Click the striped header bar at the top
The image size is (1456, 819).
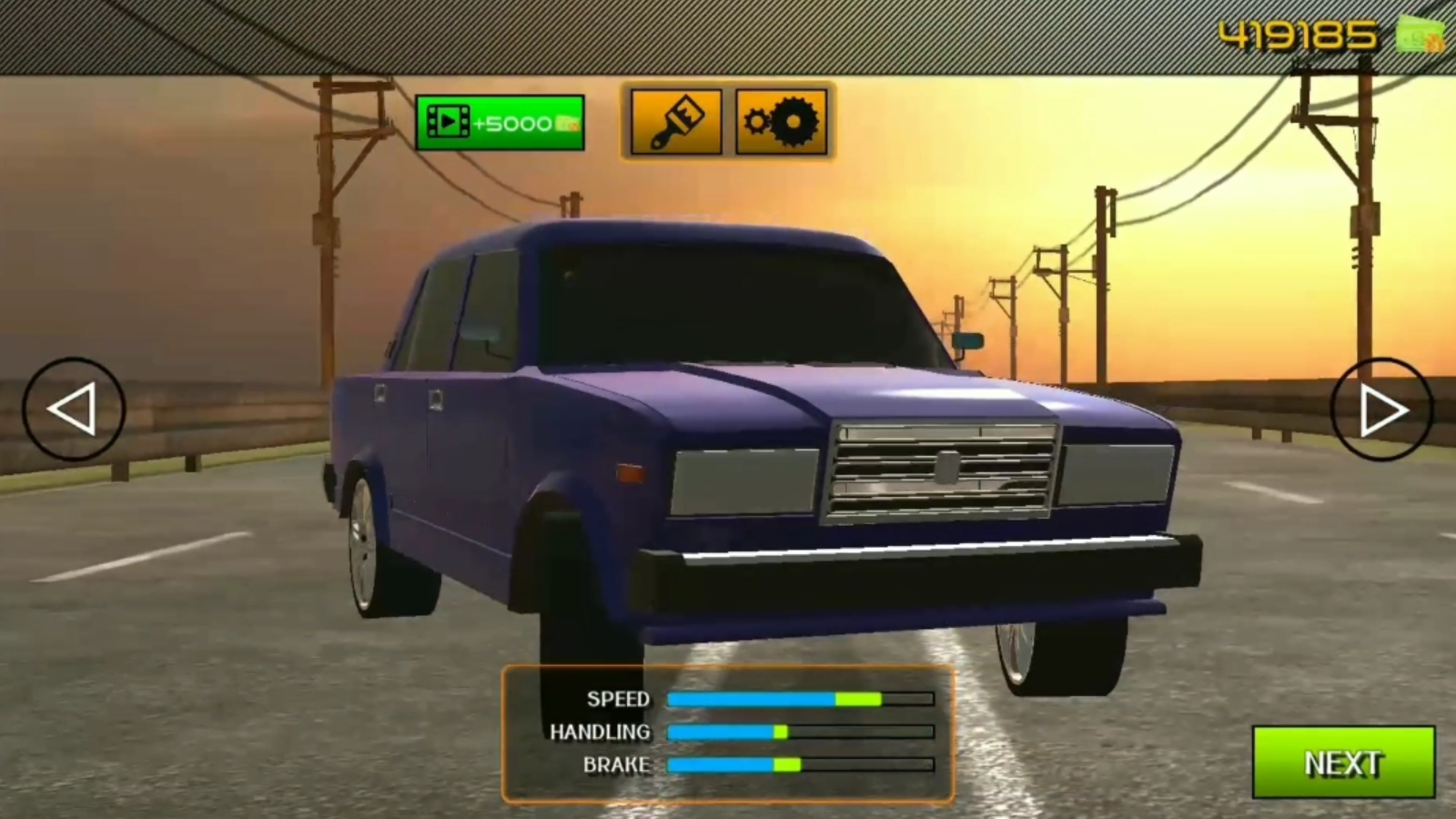[x=637, y=35]
